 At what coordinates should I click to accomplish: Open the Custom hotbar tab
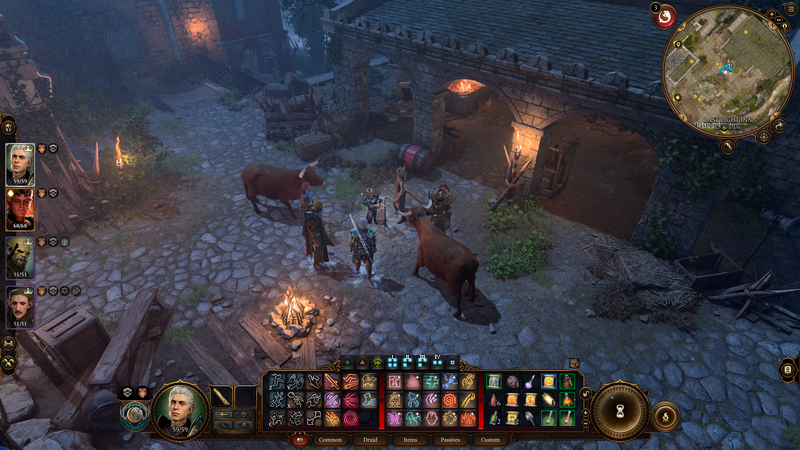(490, 440)
